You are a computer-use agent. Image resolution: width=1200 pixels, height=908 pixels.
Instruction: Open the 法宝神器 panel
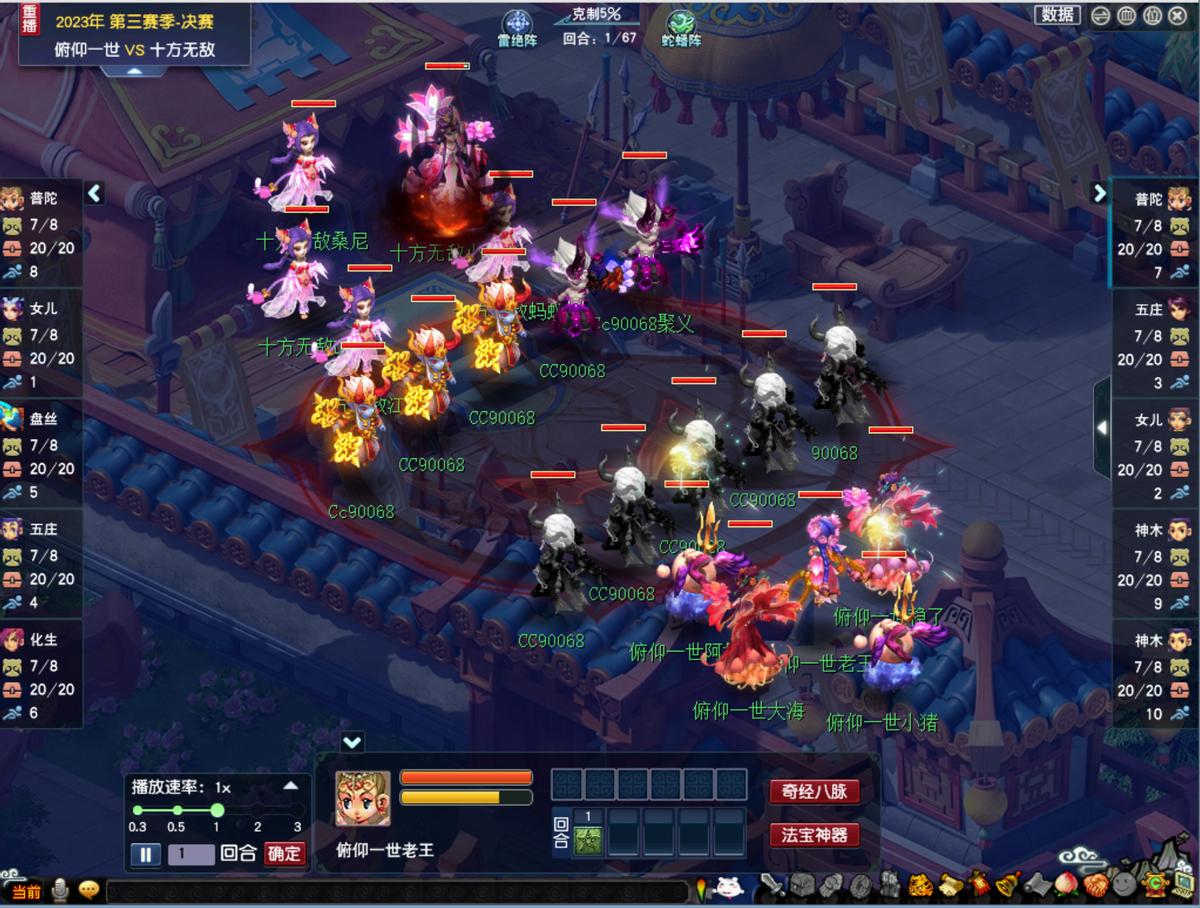point(814,834)
